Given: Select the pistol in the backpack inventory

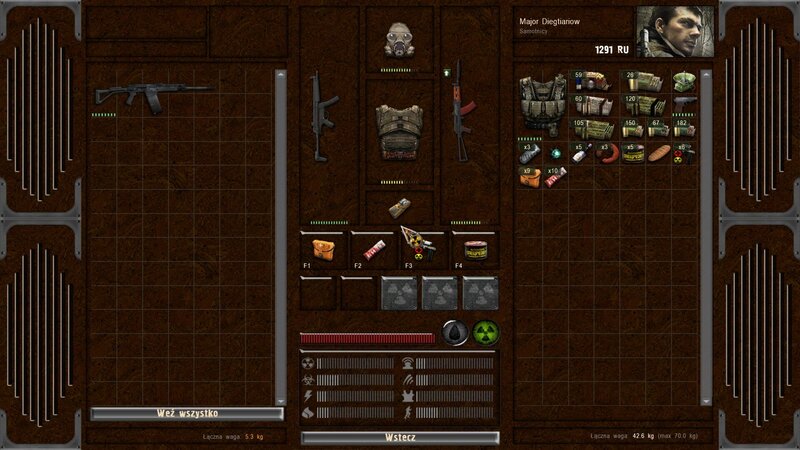Looking at the screenshot, I should tap(684, 105).
